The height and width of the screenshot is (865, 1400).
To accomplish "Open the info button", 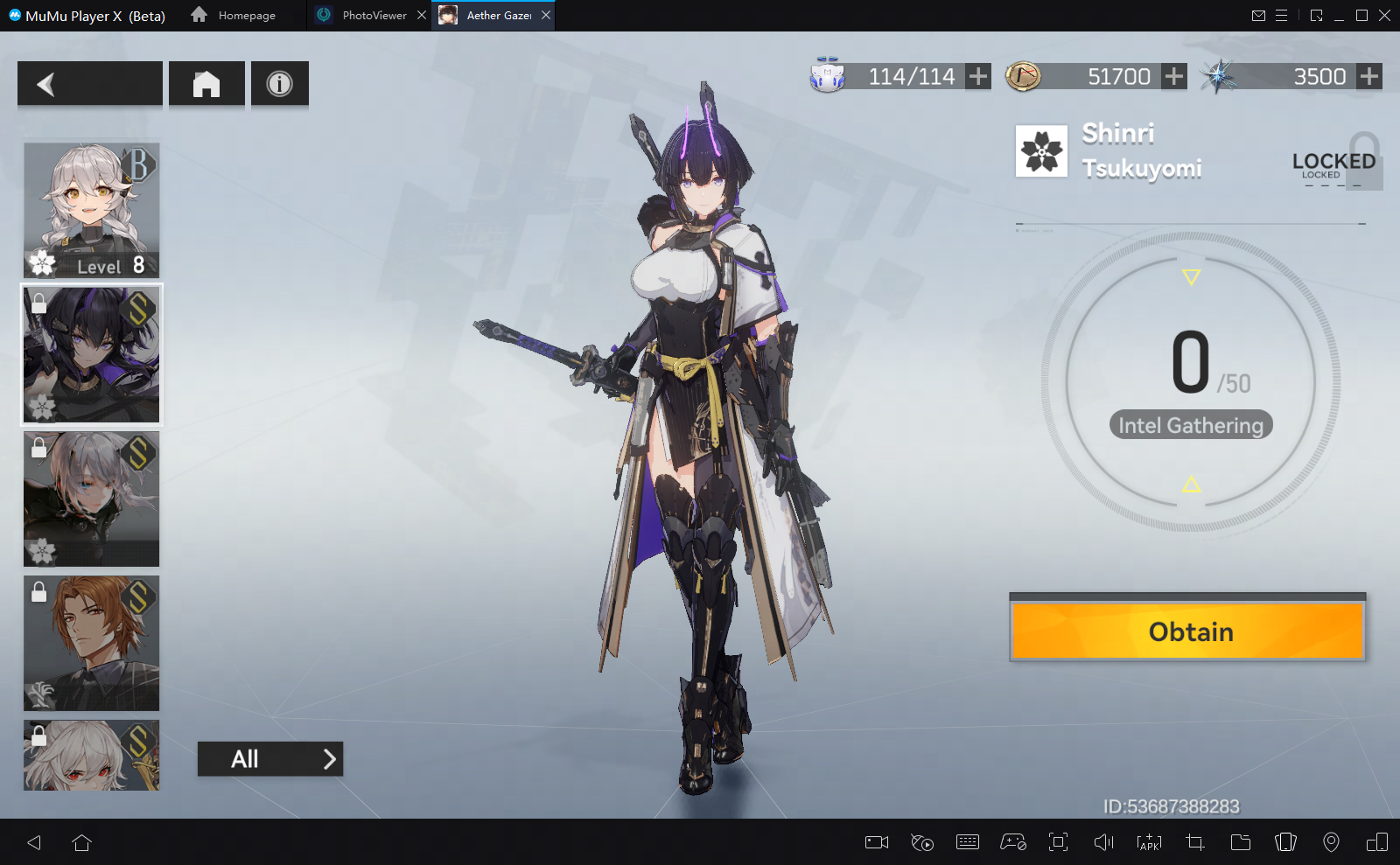I will pyautogui.click(x=279, y=84).
